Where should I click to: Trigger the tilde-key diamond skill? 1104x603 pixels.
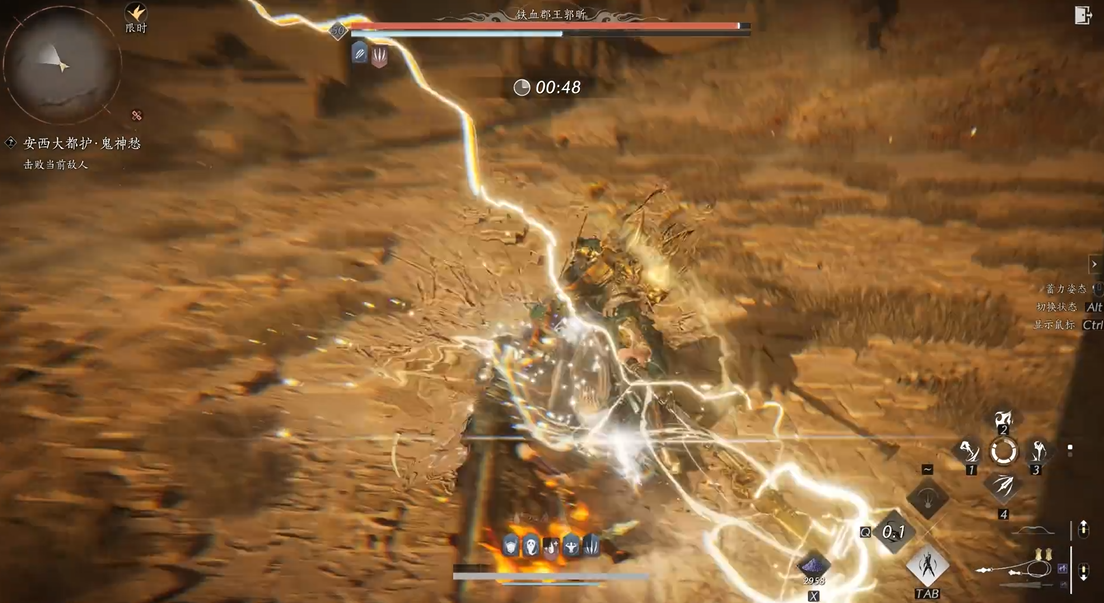point(927,497)
